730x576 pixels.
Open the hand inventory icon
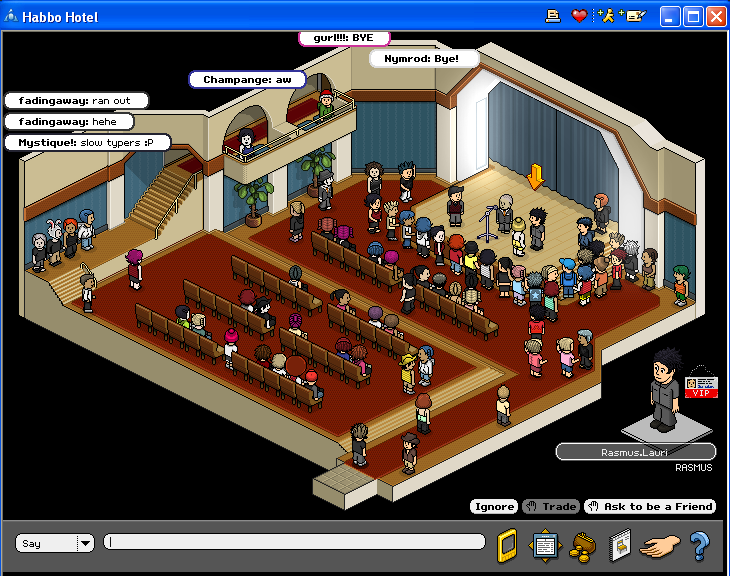pos(660,545)
